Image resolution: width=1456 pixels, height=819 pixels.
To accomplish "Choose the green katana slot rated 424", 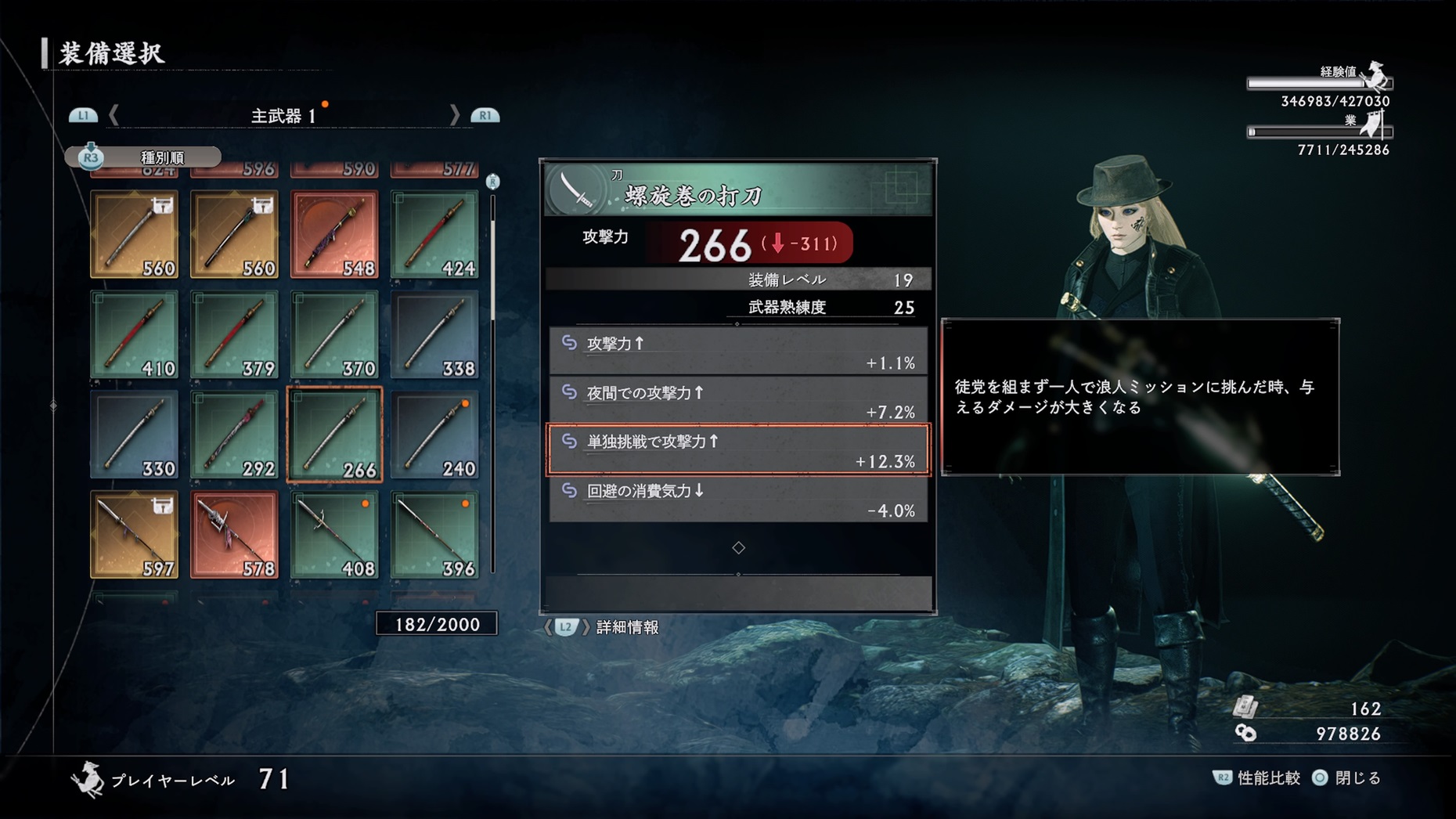I will click(434, 234).
